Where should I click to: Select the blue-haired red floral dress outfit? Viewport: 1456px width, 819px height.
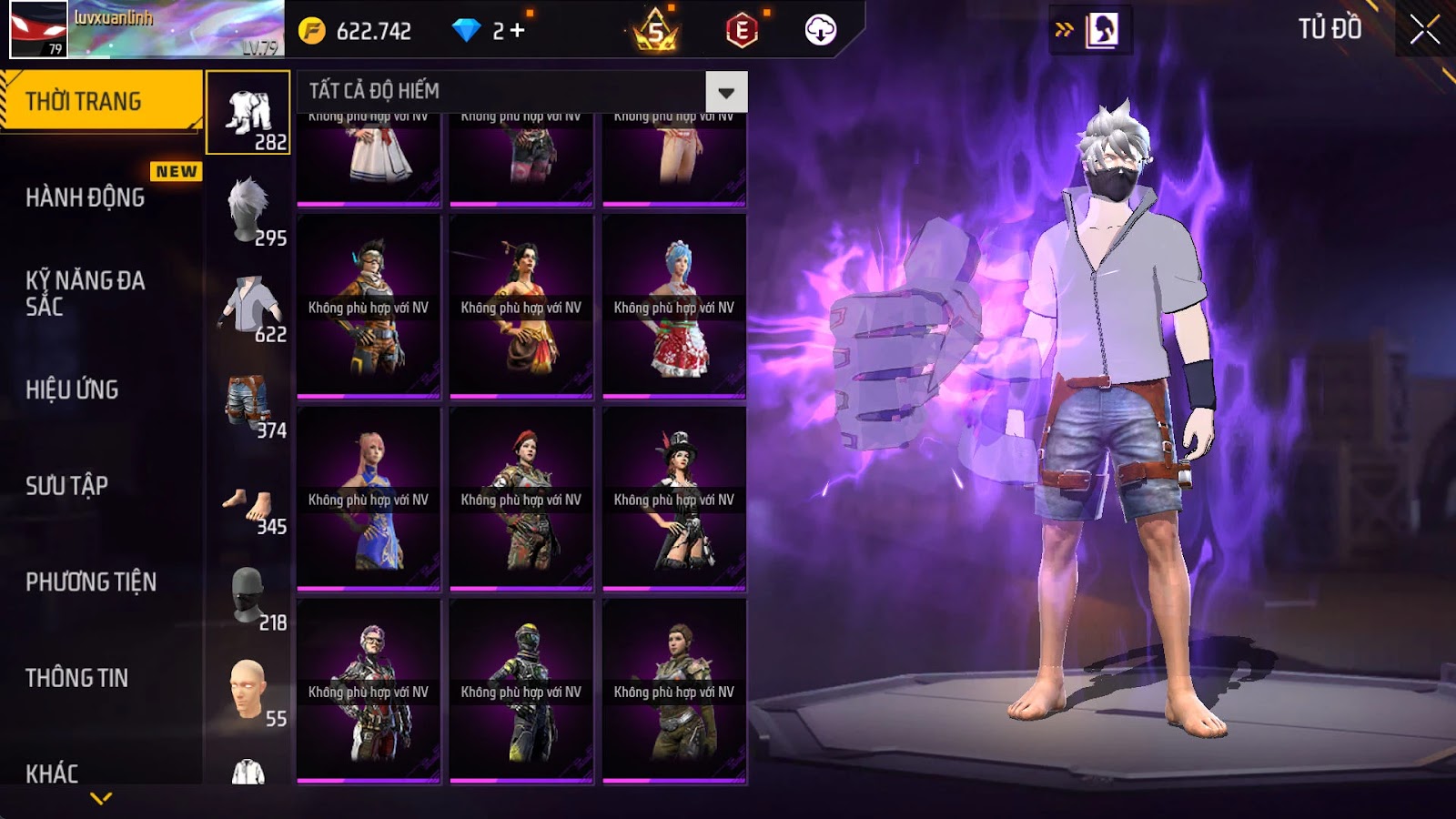pyautogui.click(x=674, y=307)
